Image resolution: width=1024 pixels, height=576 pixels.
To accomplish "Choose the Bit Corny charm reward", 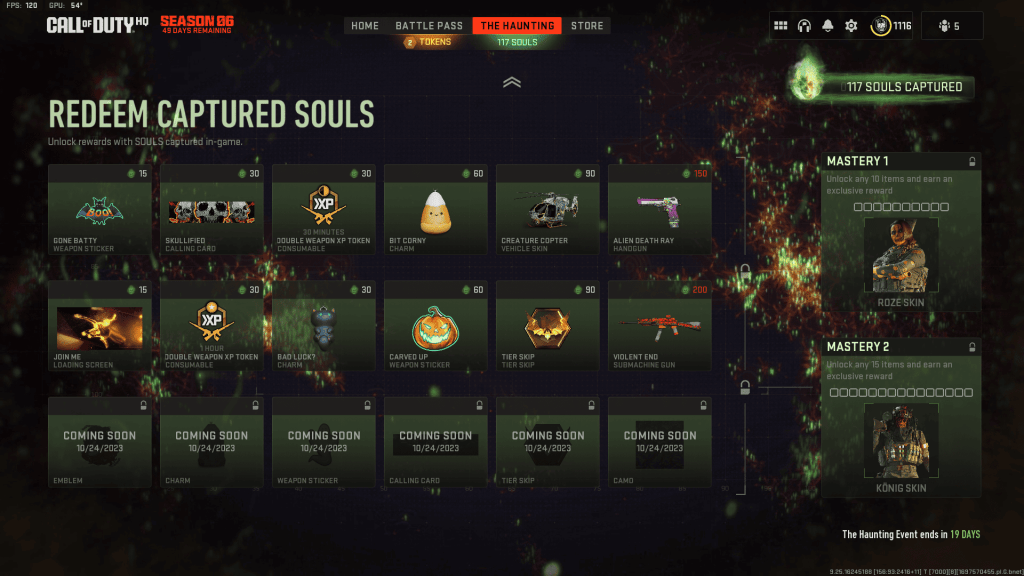I will click(436, 209).
